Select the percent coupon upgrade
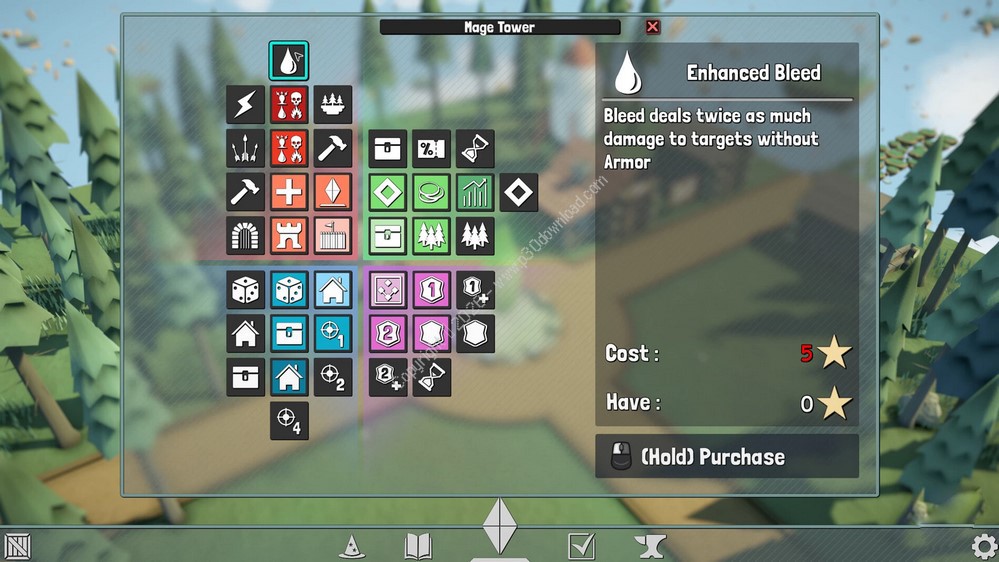The image size is (999, 562). (x=432, y=149)
